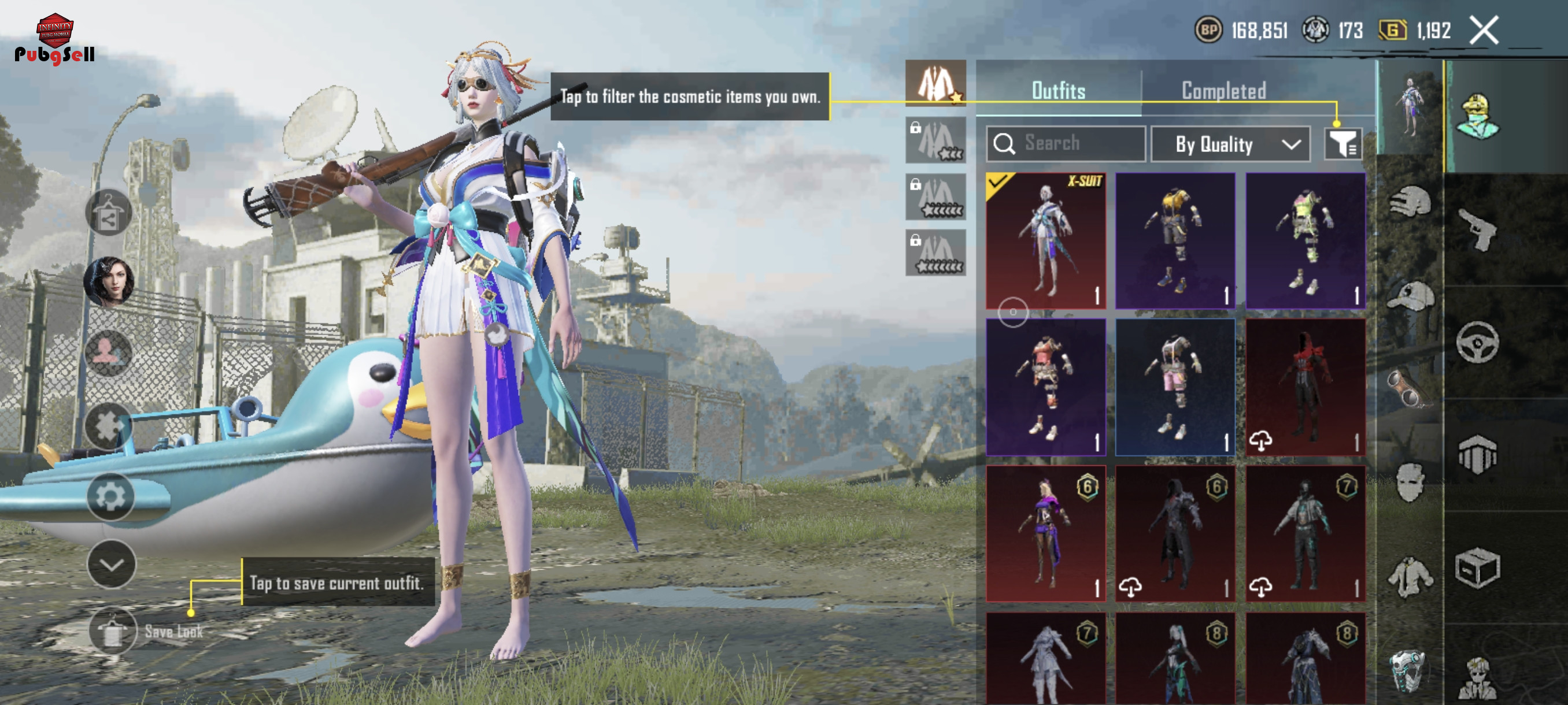Select the X-SUIT outfit tile
1568x705 pixels.
[x=1046, y=240]
